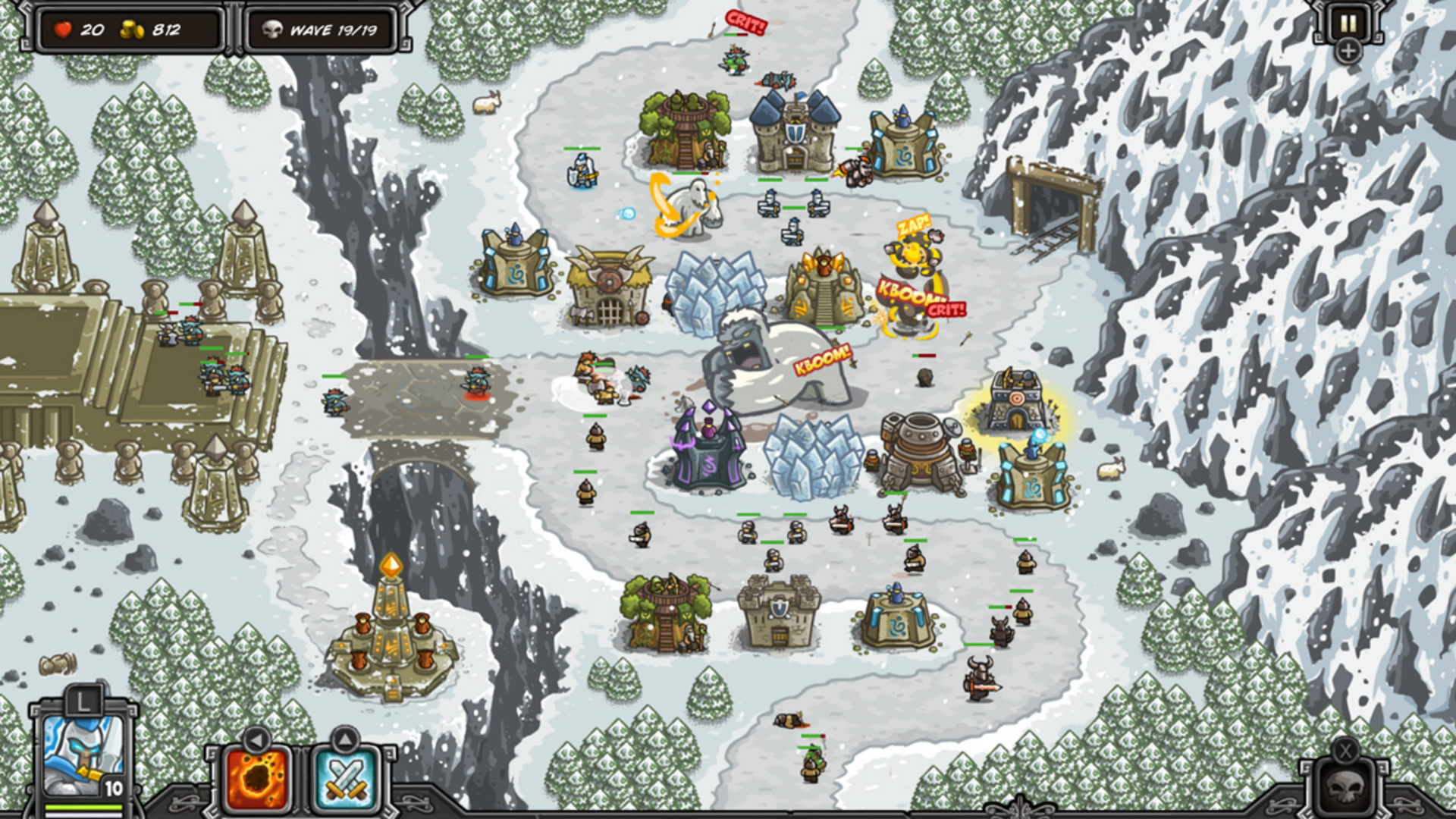Click the heart lives icon
The image size is (1456, 819).
[x=64, y=30]
